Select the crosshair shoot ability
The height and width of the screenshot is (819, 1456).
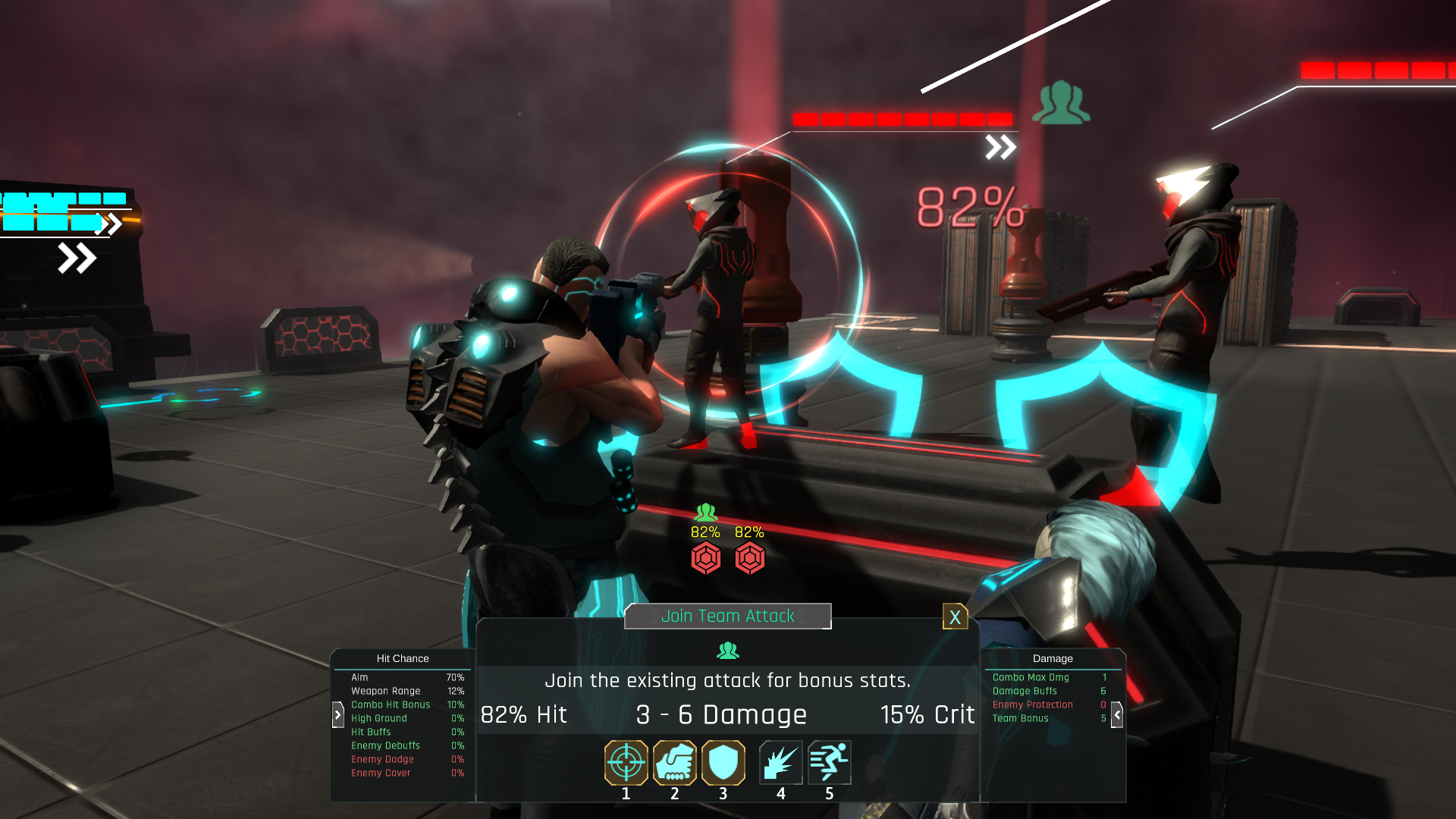point(626,762)
